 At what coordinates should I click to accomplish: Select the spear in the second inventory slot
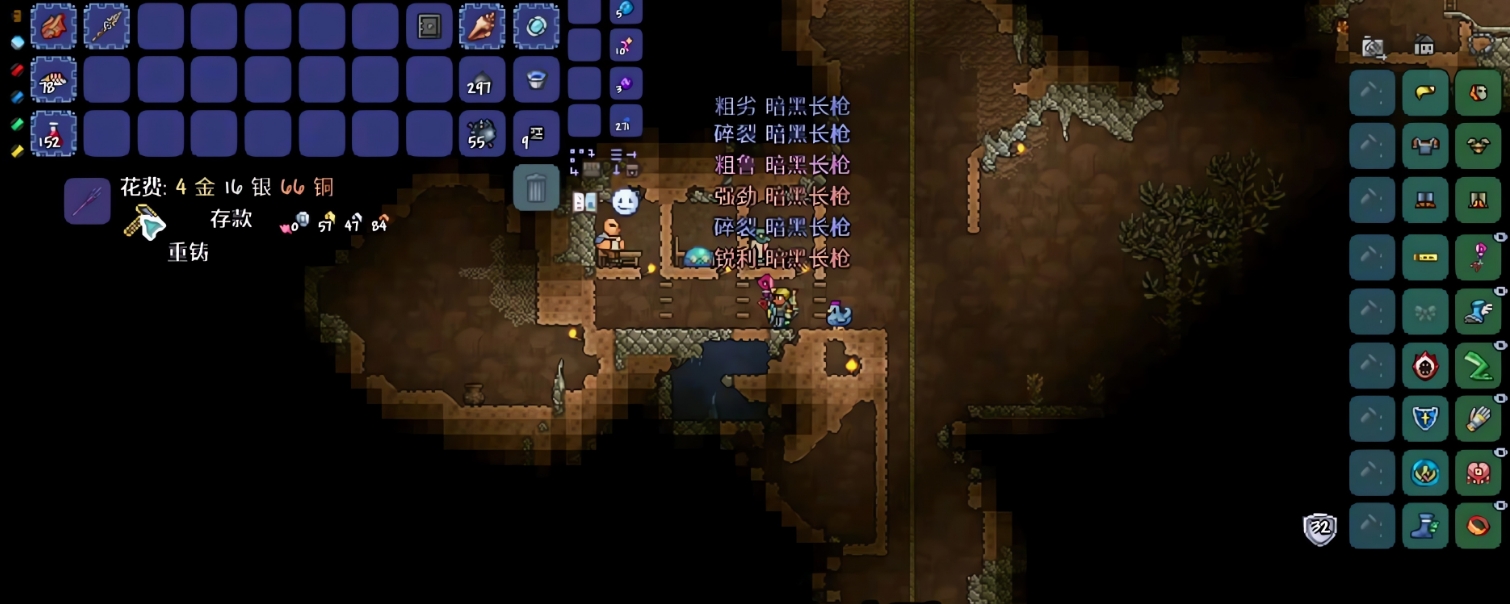pos(107,26)
